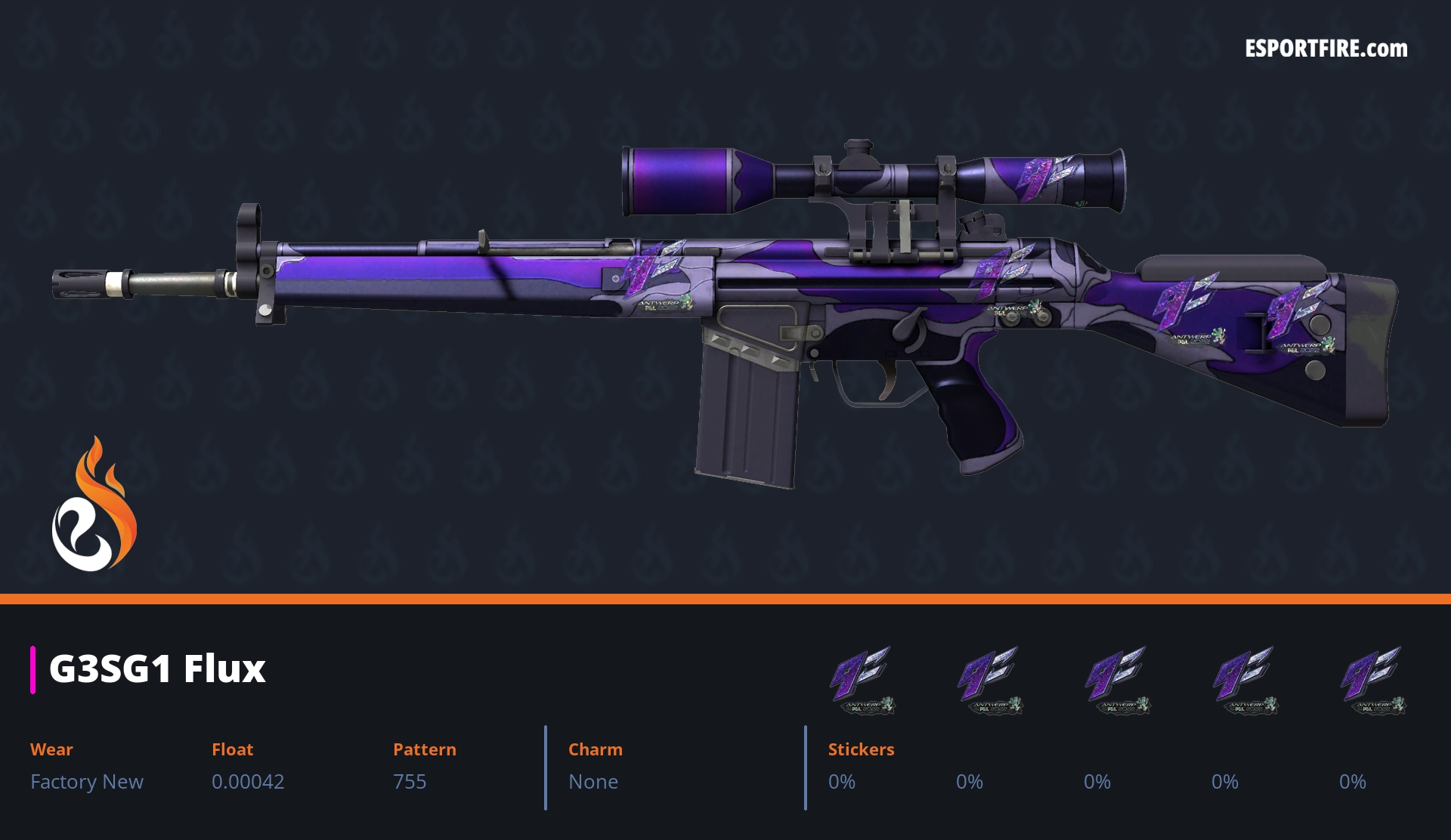Image resolution: width=1451 pixels, height=840 pixels.
Task: Click the orange flame Esportfire logo
Action: (94, 505)
